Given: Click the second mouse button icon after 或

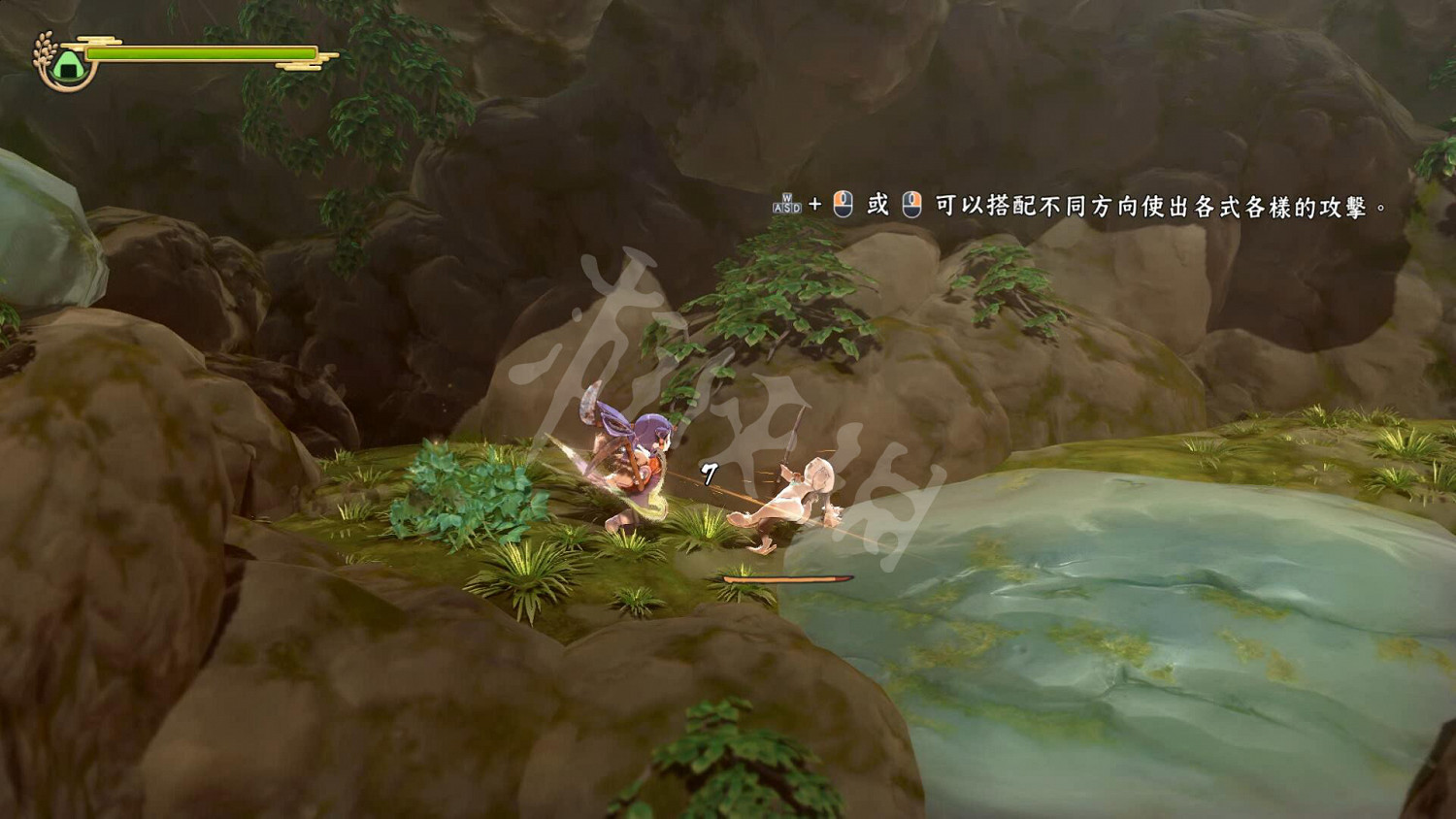Looking at the screenshot, I should coord(912,204).
